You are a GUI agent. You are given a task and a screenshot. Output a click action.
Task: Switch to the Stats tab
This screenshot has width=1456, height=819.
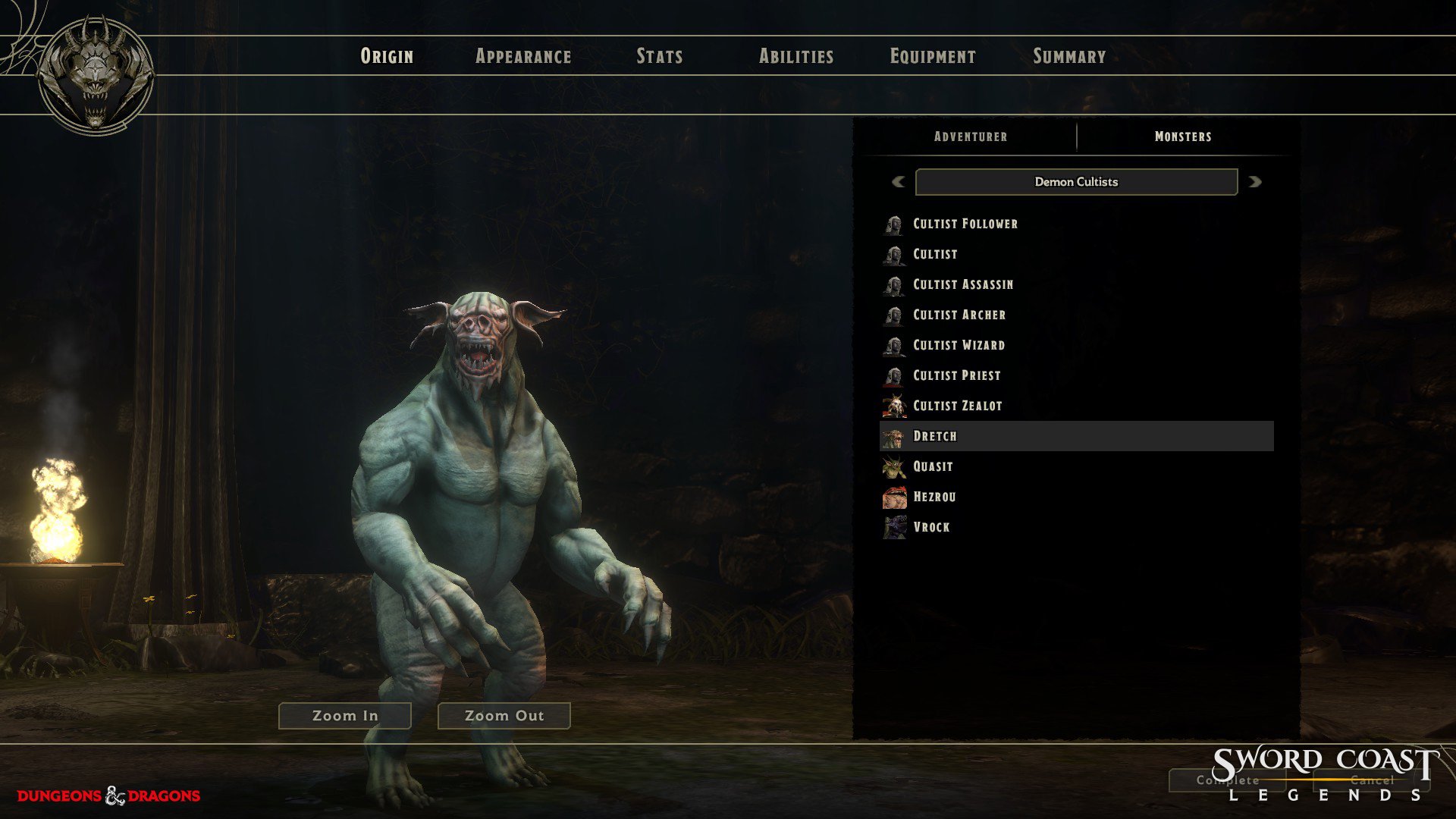[x=660, y=56]
